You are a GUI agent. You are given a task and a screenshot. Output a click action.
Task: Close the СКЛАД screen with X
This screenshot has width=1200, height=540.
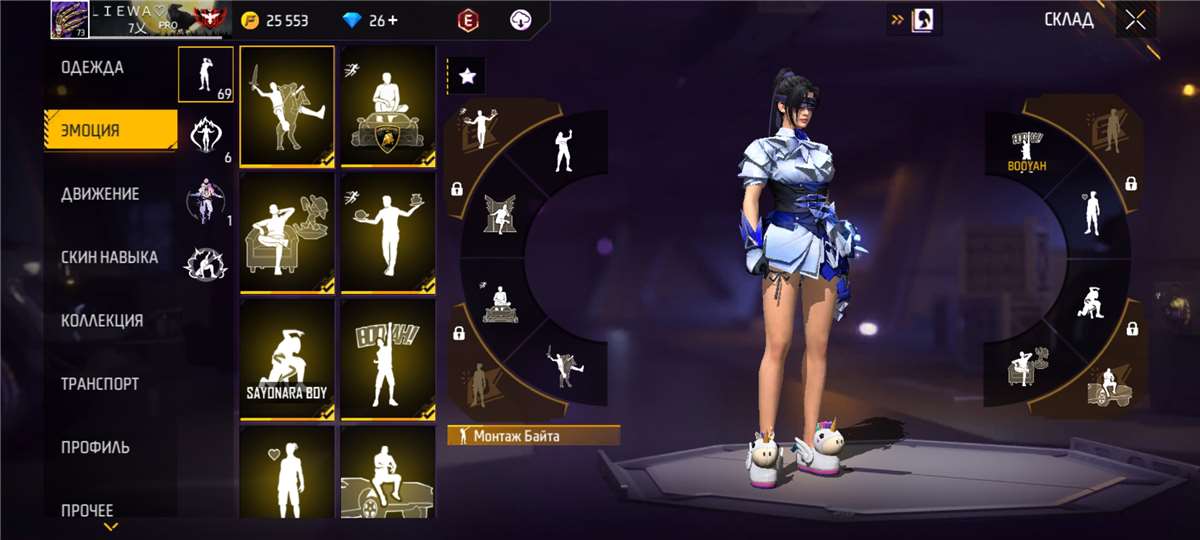(1134, 19)
